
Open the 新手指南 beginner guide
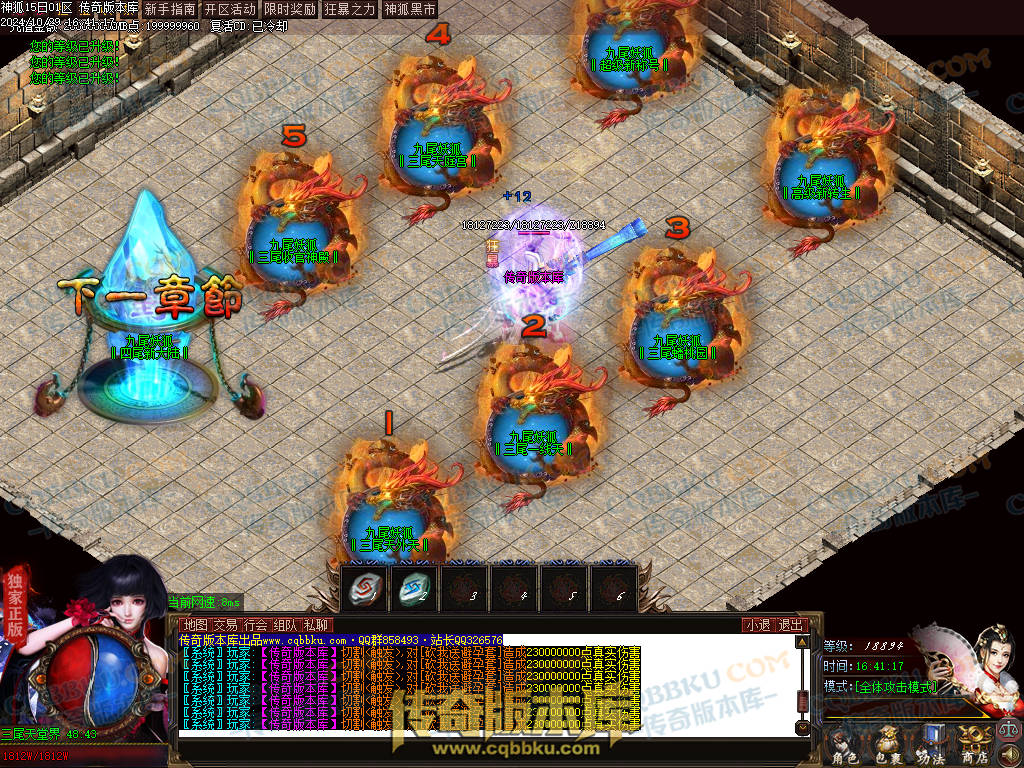(170, 9)
